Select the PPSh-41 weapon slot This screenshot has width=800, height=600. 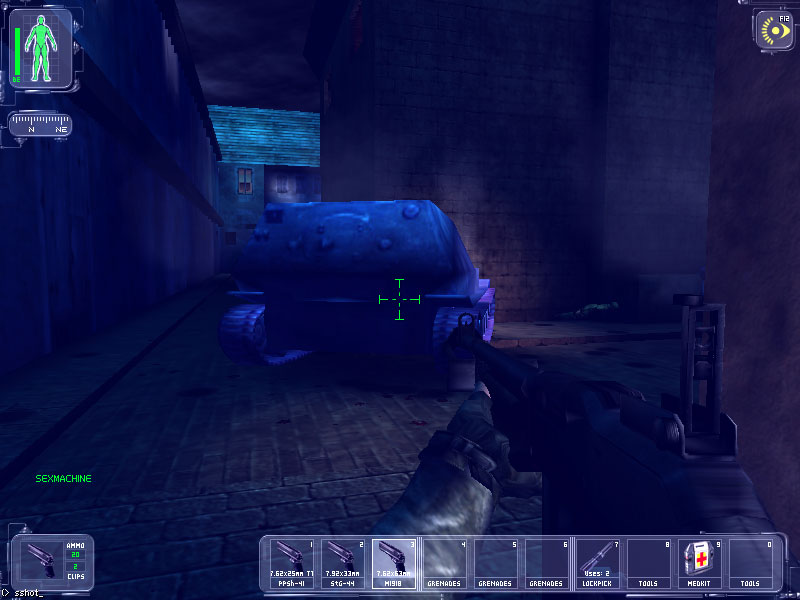(x=293, y=564)
